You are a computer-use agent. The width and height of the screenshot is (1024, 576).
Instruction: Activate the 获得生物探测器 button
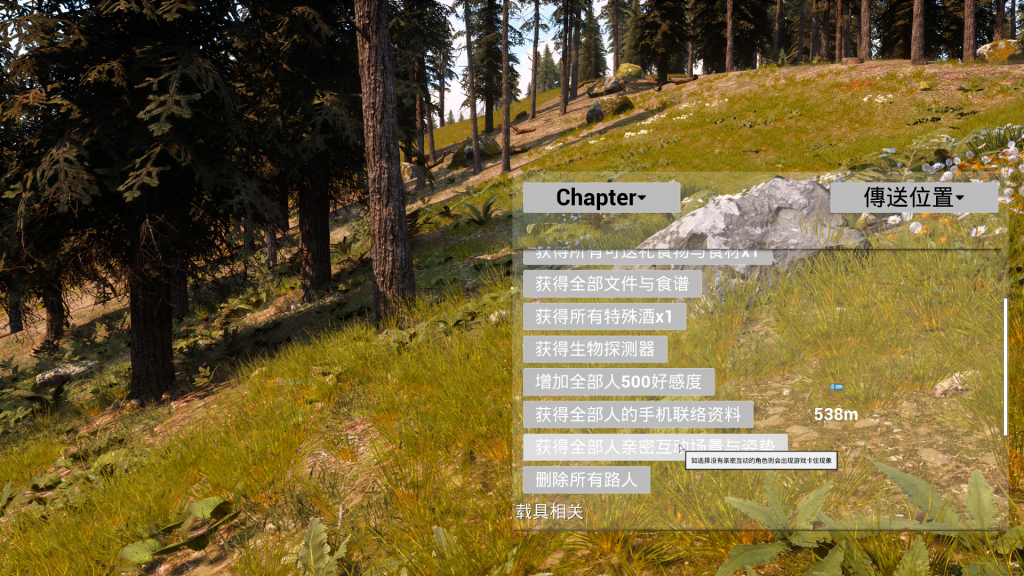pyautogui.click(x=595, y=349)
